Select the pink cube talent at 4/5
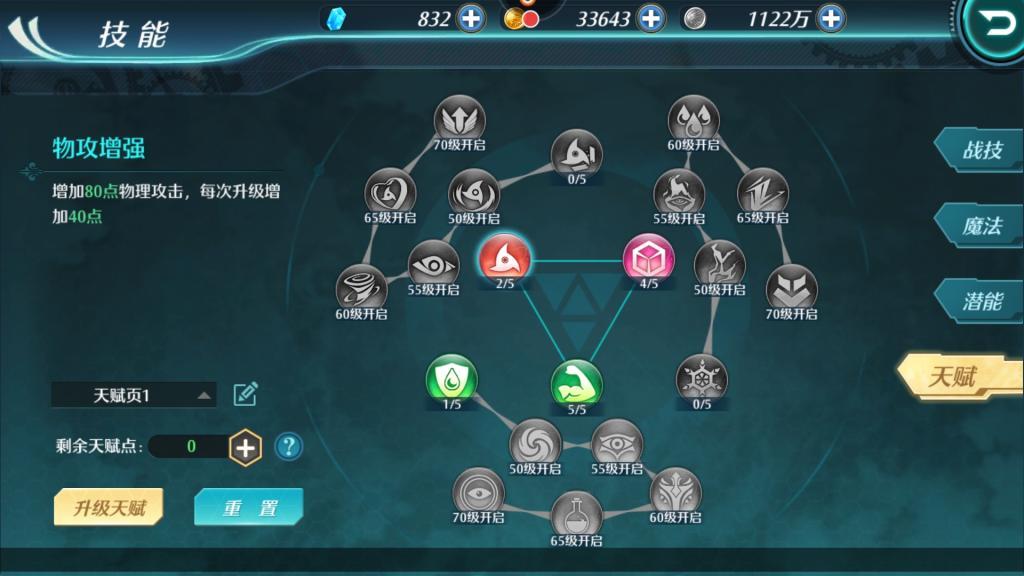 (648, 258)
